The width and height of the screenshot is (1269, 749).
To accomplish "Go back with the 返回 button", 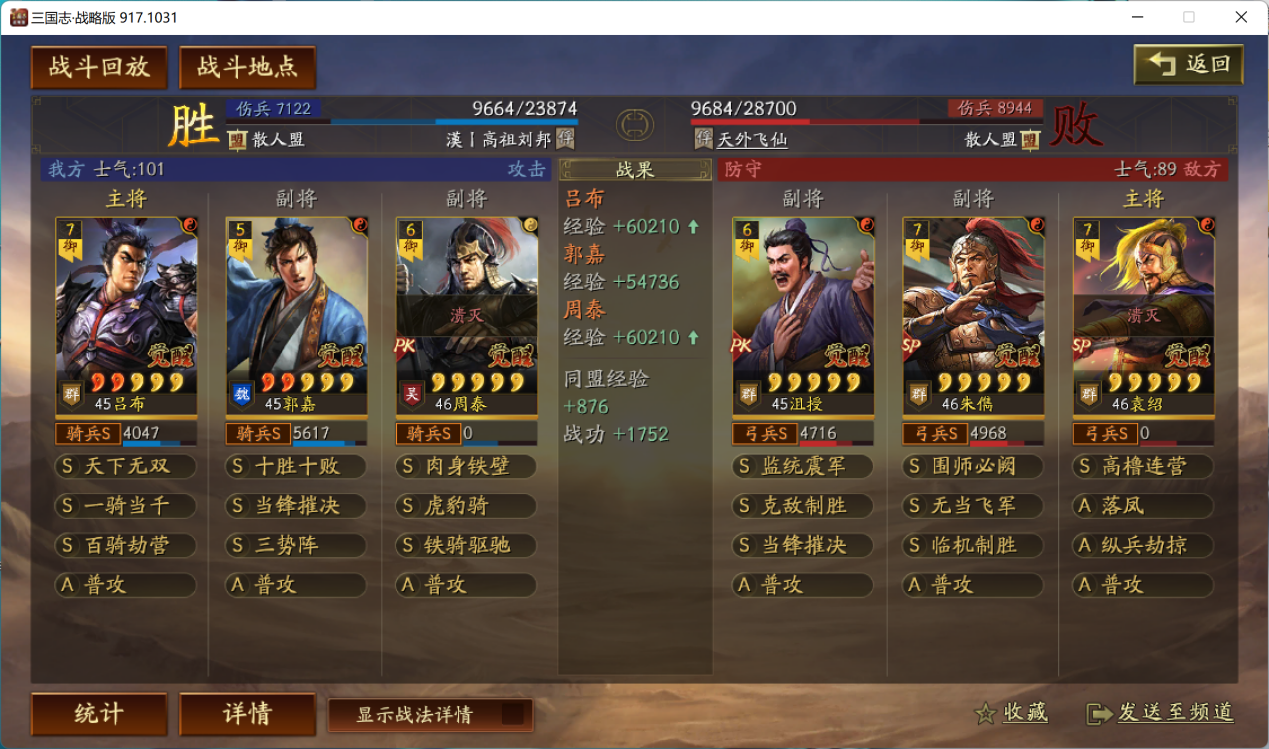I will tap(1189, 65).
